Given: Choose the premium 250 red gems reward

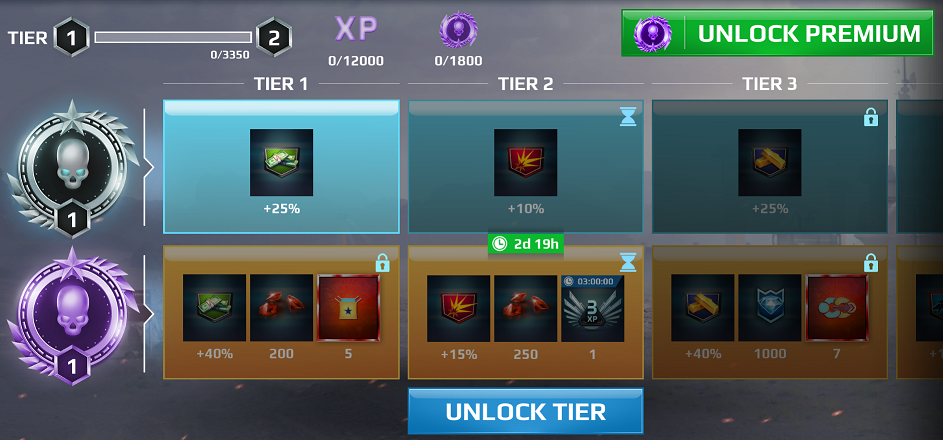Looking at the screenshot, I should point(525,307).
